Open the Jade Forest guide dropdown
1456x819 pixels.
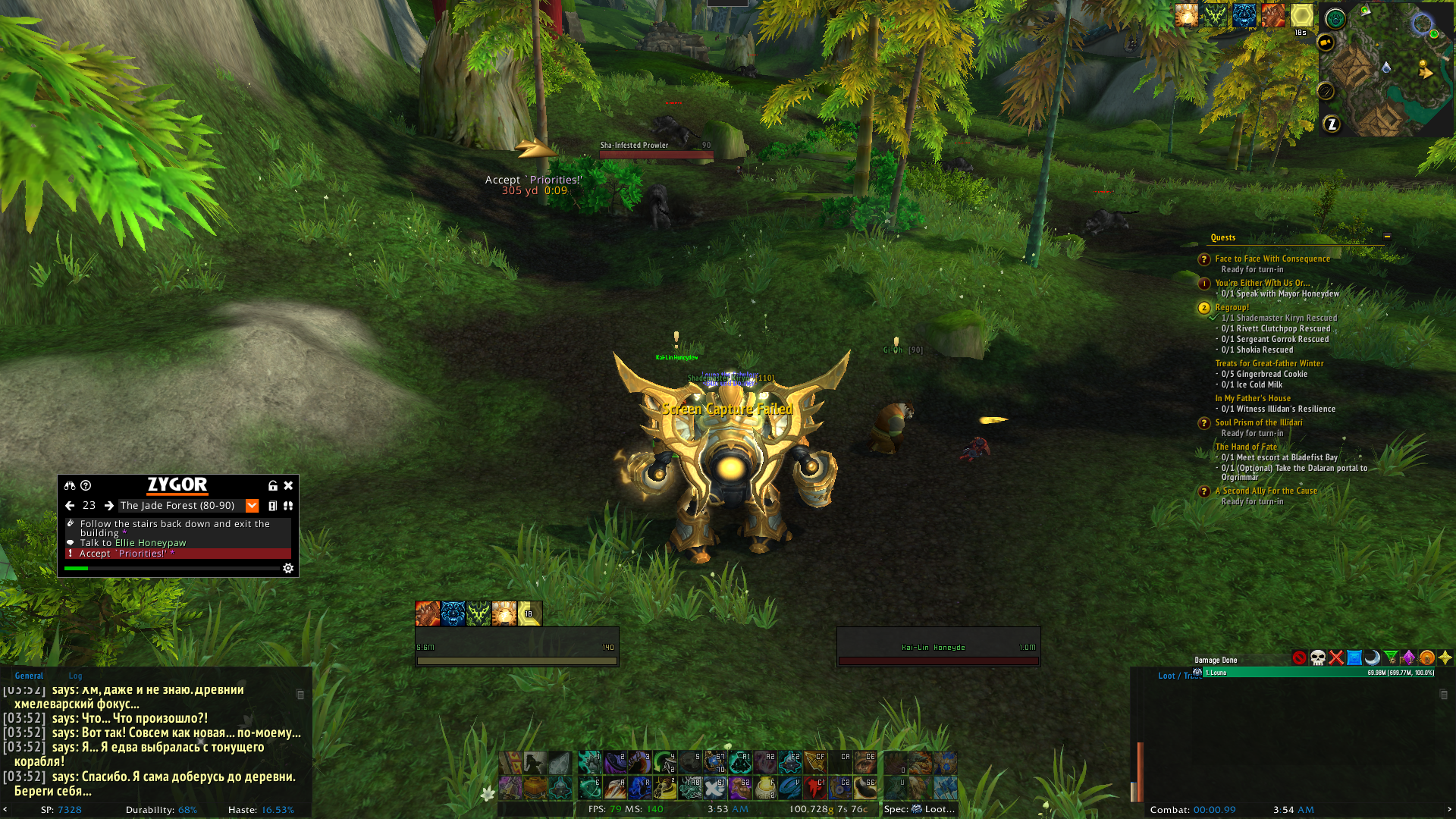pyautogui.click(x=253, y=506)
